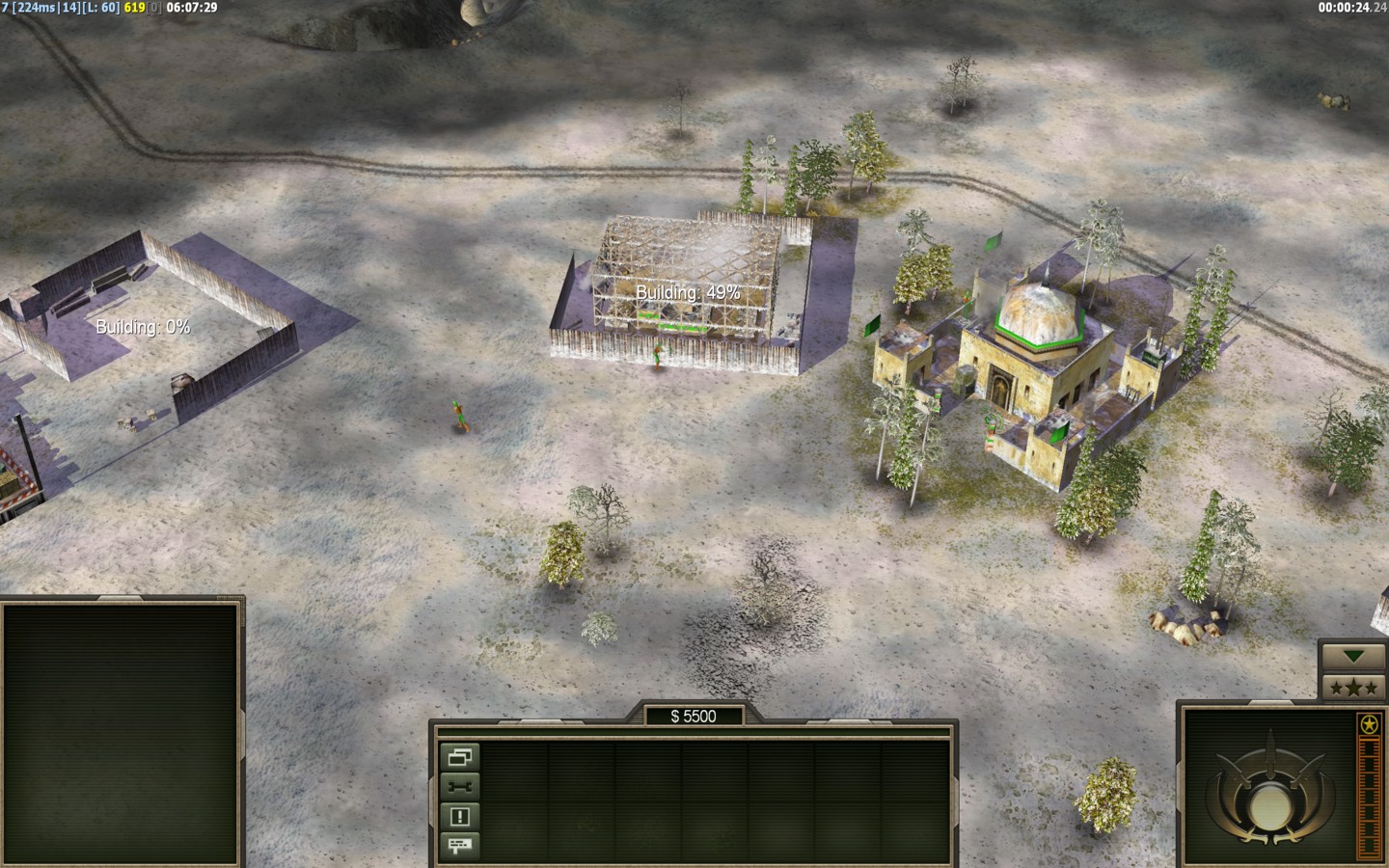The width and height of the screenshot is (1389, 868).
Task: Open the General's Powers three-star button
Action: coord(1353,688)
